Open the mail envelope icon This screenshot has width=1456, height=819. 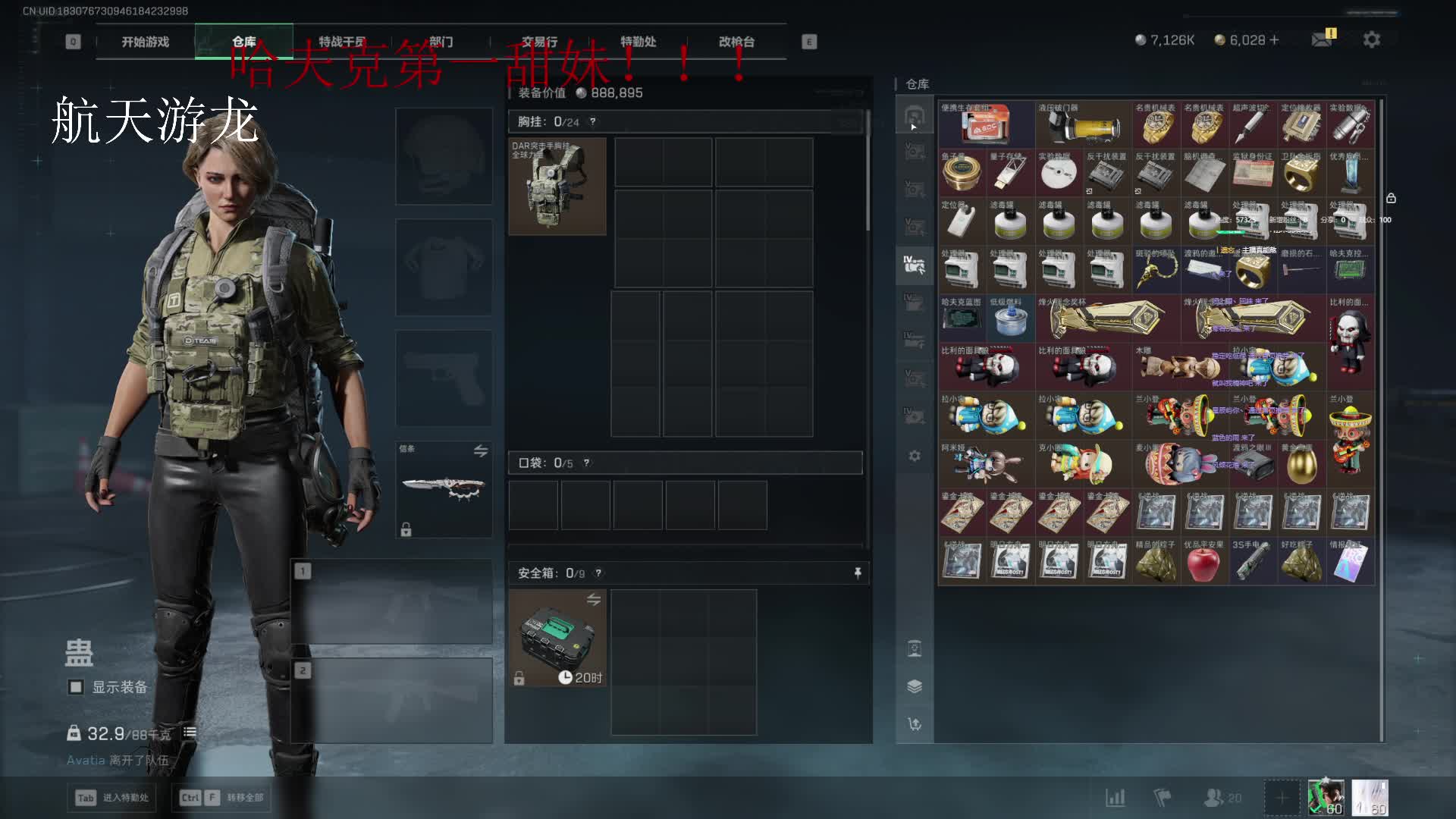coord(1323,39)
